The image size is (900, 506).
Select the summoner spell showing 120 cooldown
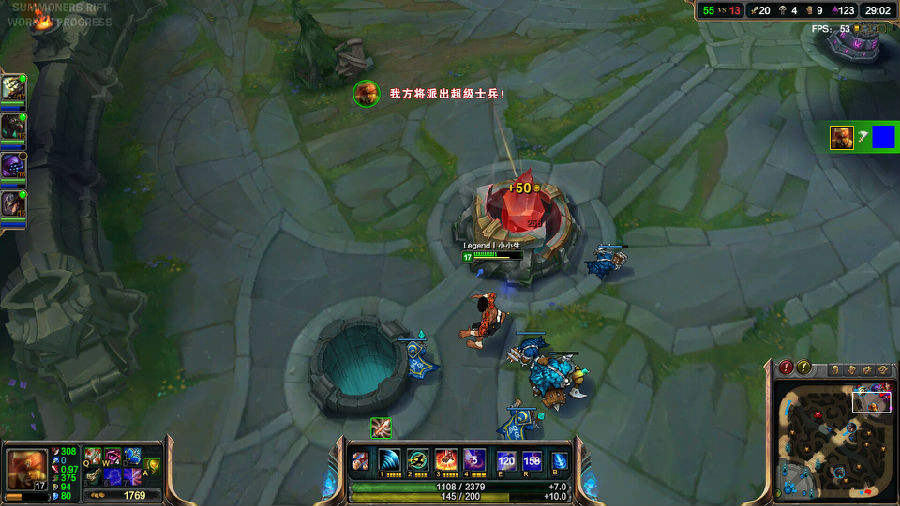coord(506,461)
